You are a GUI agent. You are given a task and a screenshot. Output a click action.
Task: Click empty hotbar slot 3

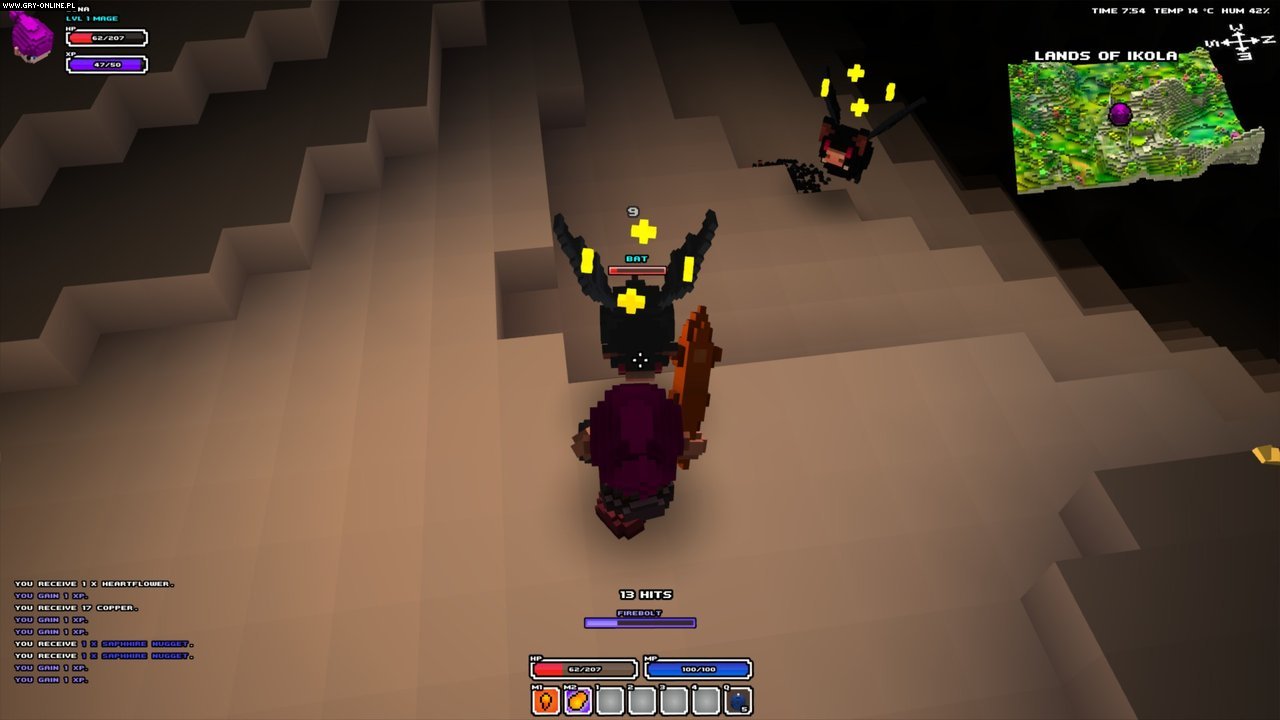click(673, 701)
